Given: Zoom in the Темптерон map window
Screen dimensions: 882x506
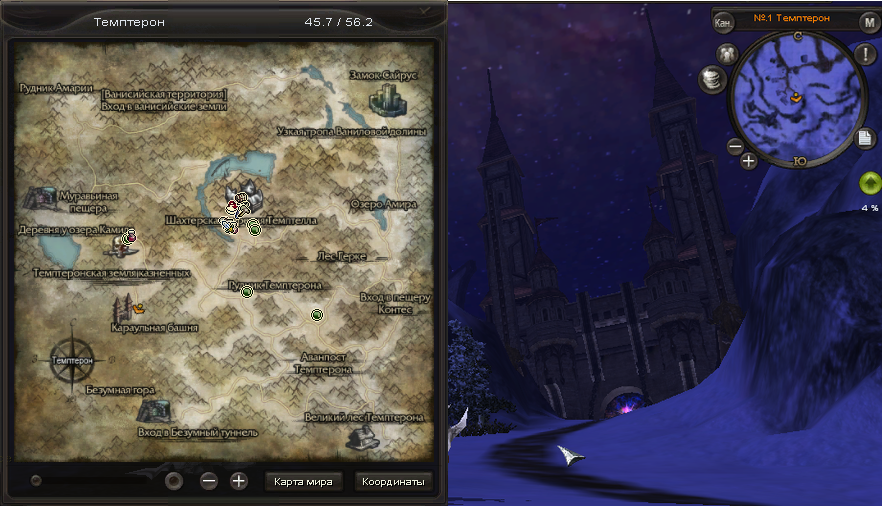Looking at the screenshot, I should [x=239, y=481].
